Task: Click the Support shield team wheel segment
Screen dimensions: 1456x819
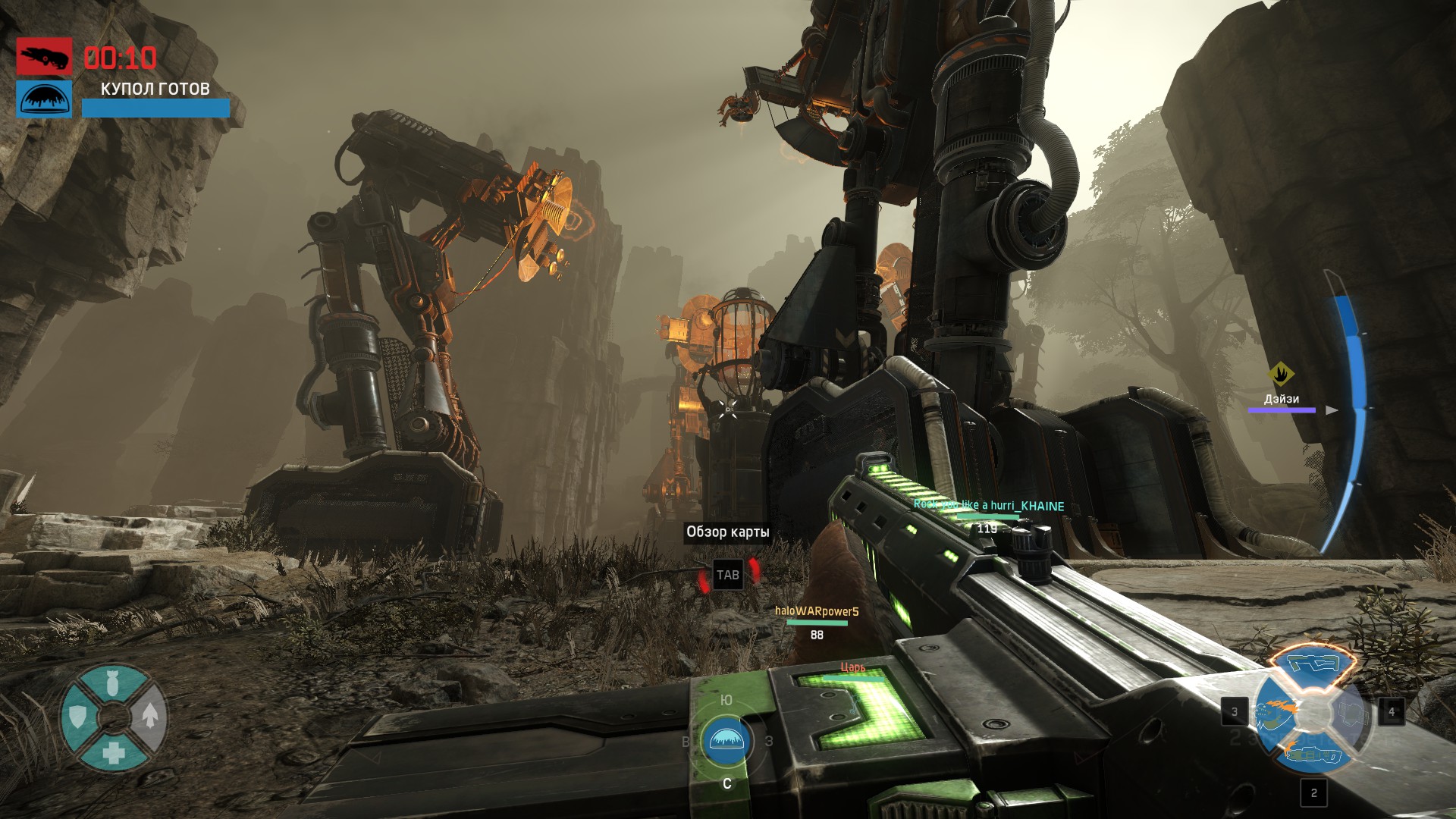Action: tap(78, 716)
